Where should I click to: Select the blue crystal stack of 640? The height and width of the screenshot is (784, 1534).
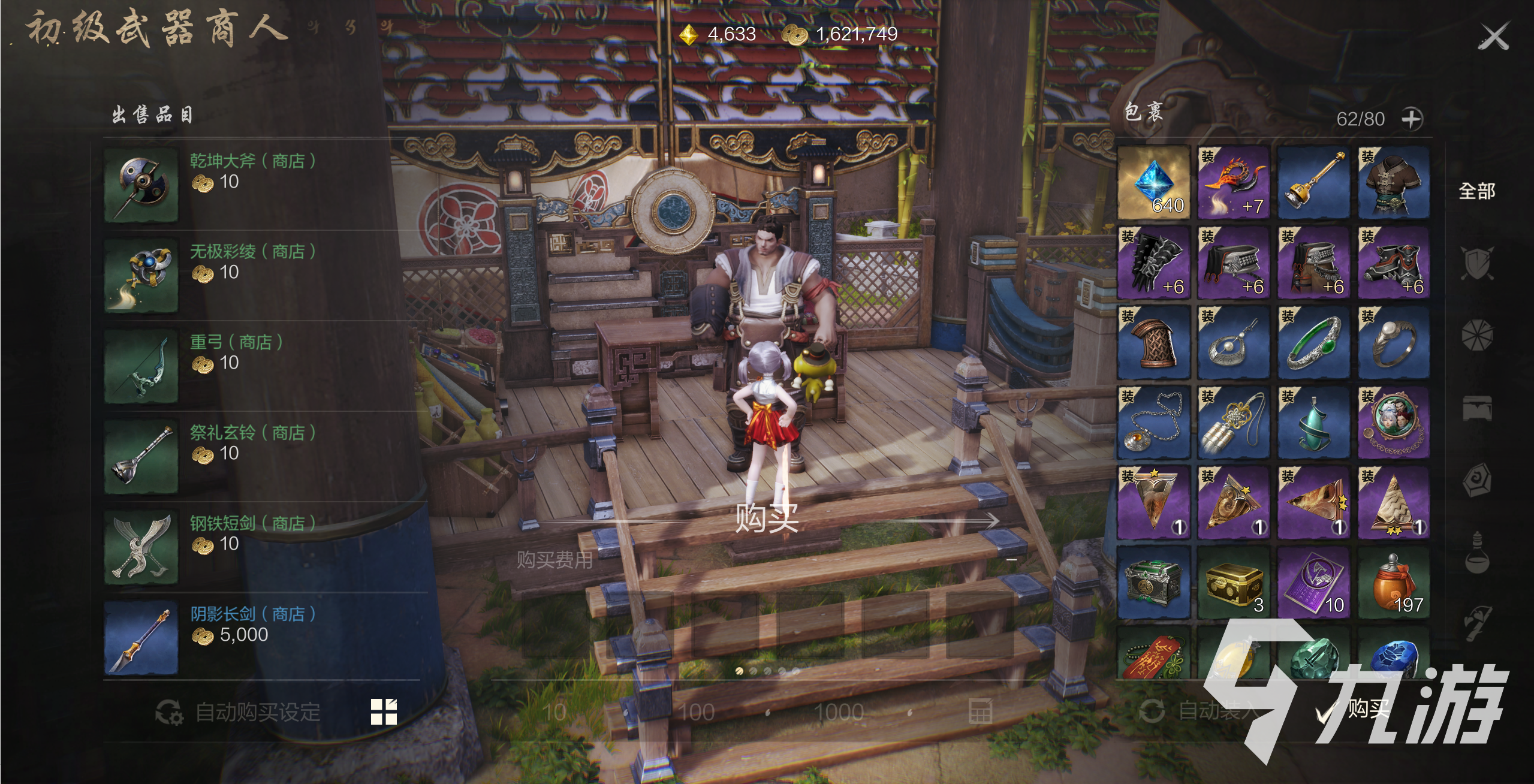pyautogui.click(x=1153, y=182)
